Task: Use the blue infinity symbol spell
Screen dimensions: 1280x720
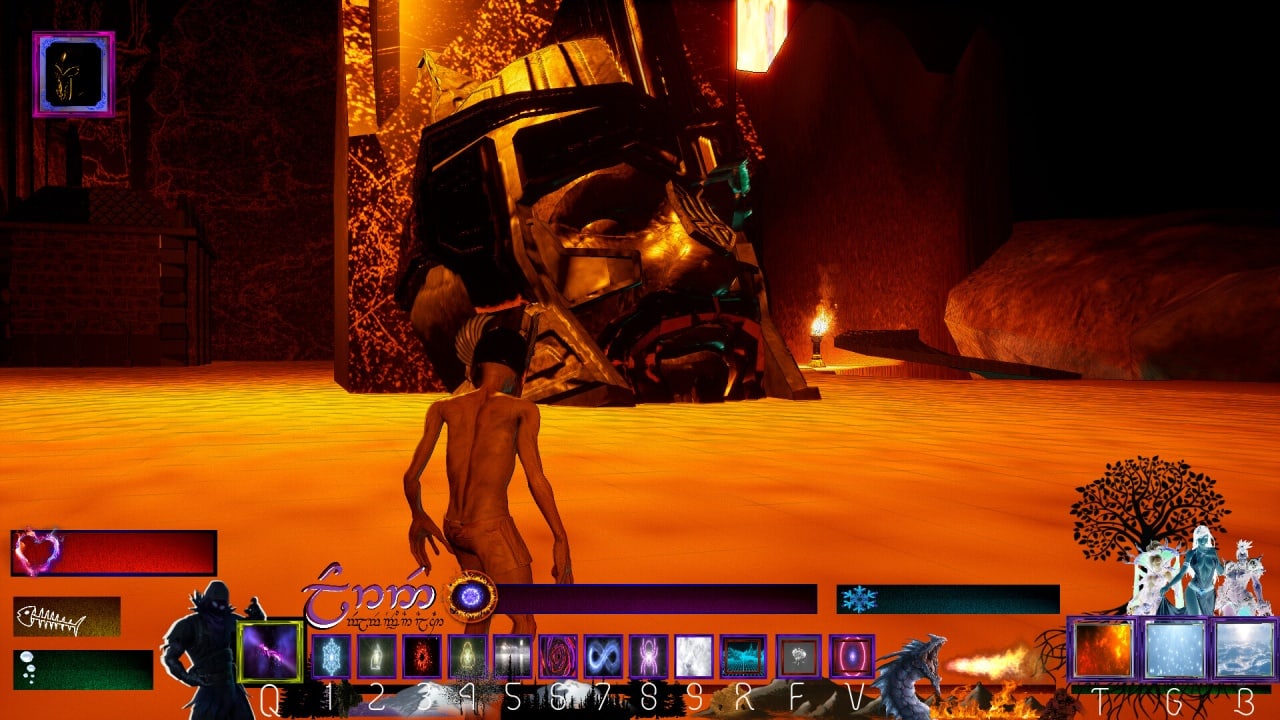Action: [x=603, y=657]
